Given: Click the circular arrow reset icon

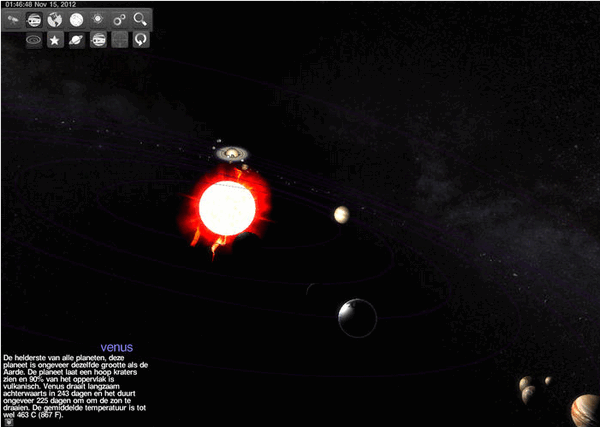Looking at the screenshot, I should pos(141,41).
